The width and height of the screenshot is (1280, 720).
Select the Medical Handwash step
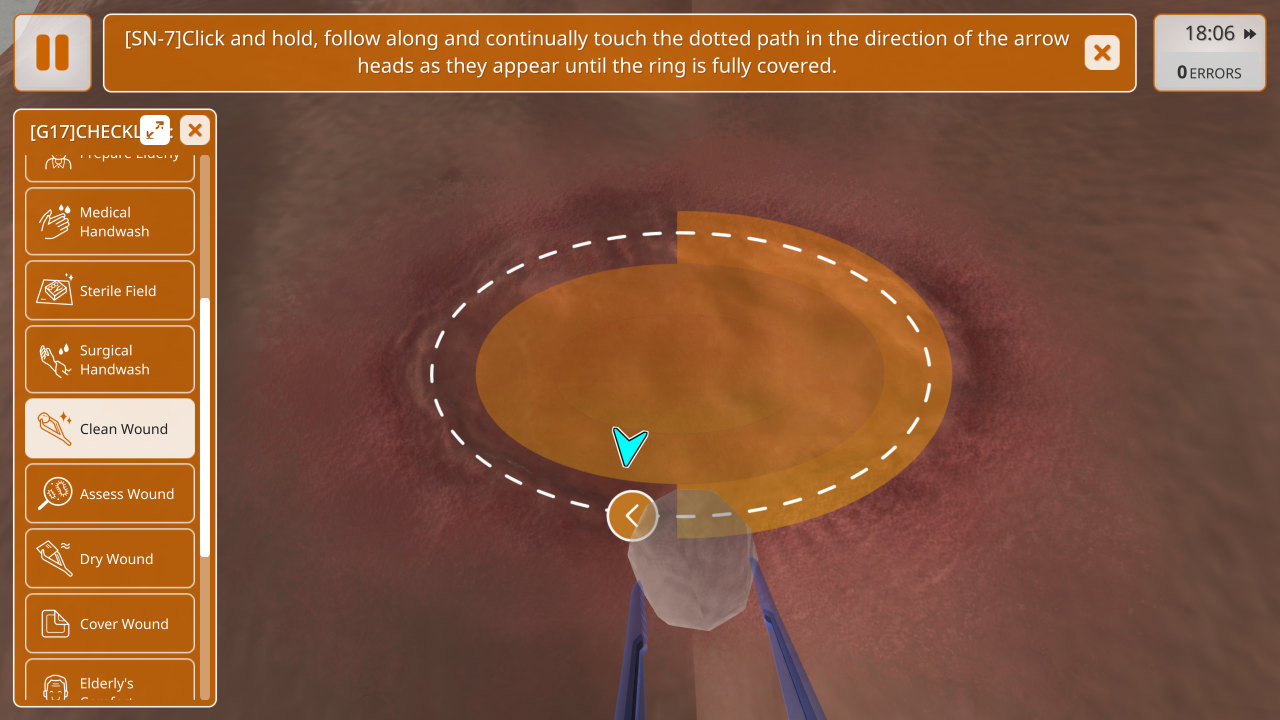(110, 222)
